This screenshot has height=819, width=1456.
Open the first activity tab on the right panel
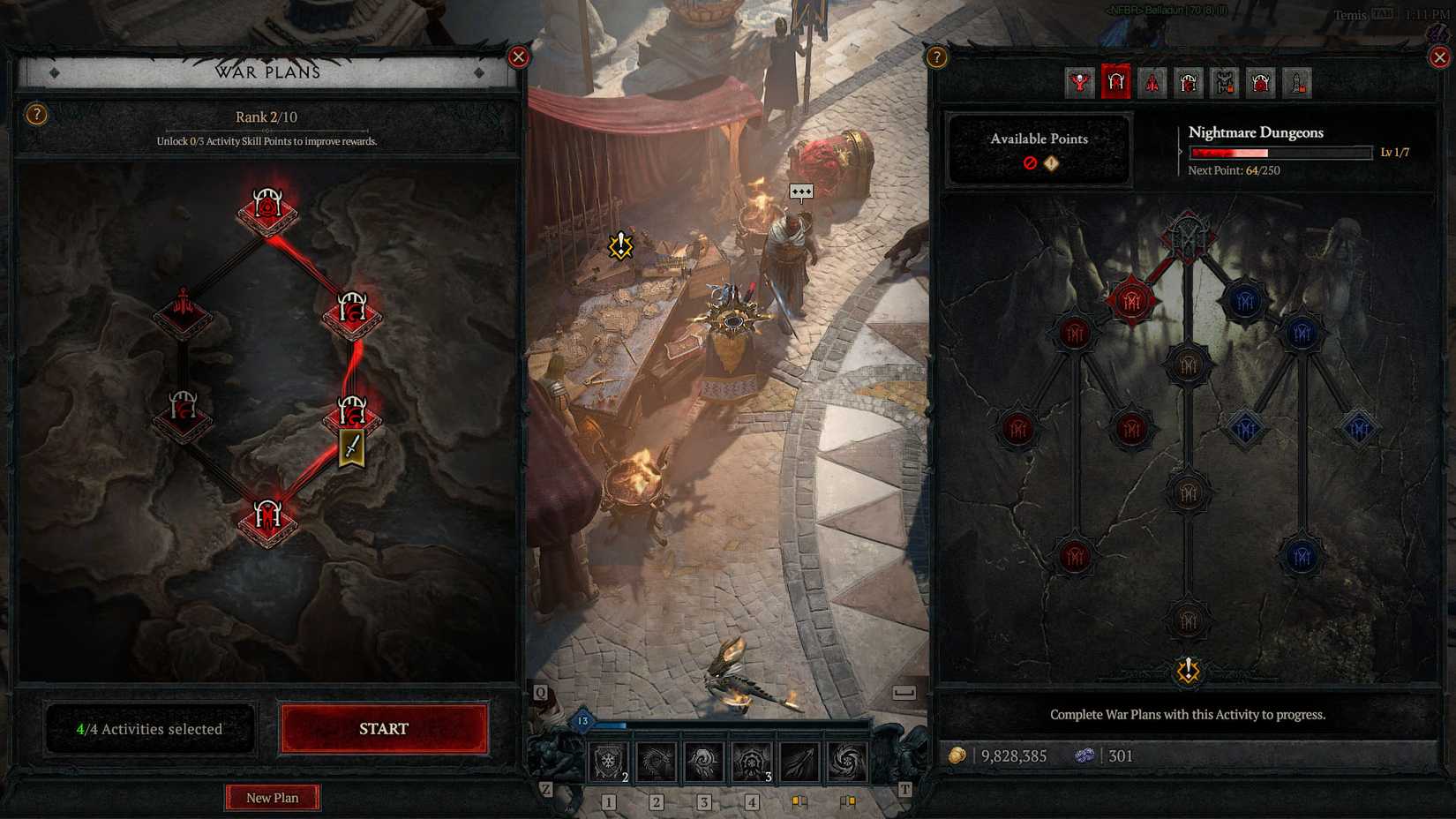1078,83
